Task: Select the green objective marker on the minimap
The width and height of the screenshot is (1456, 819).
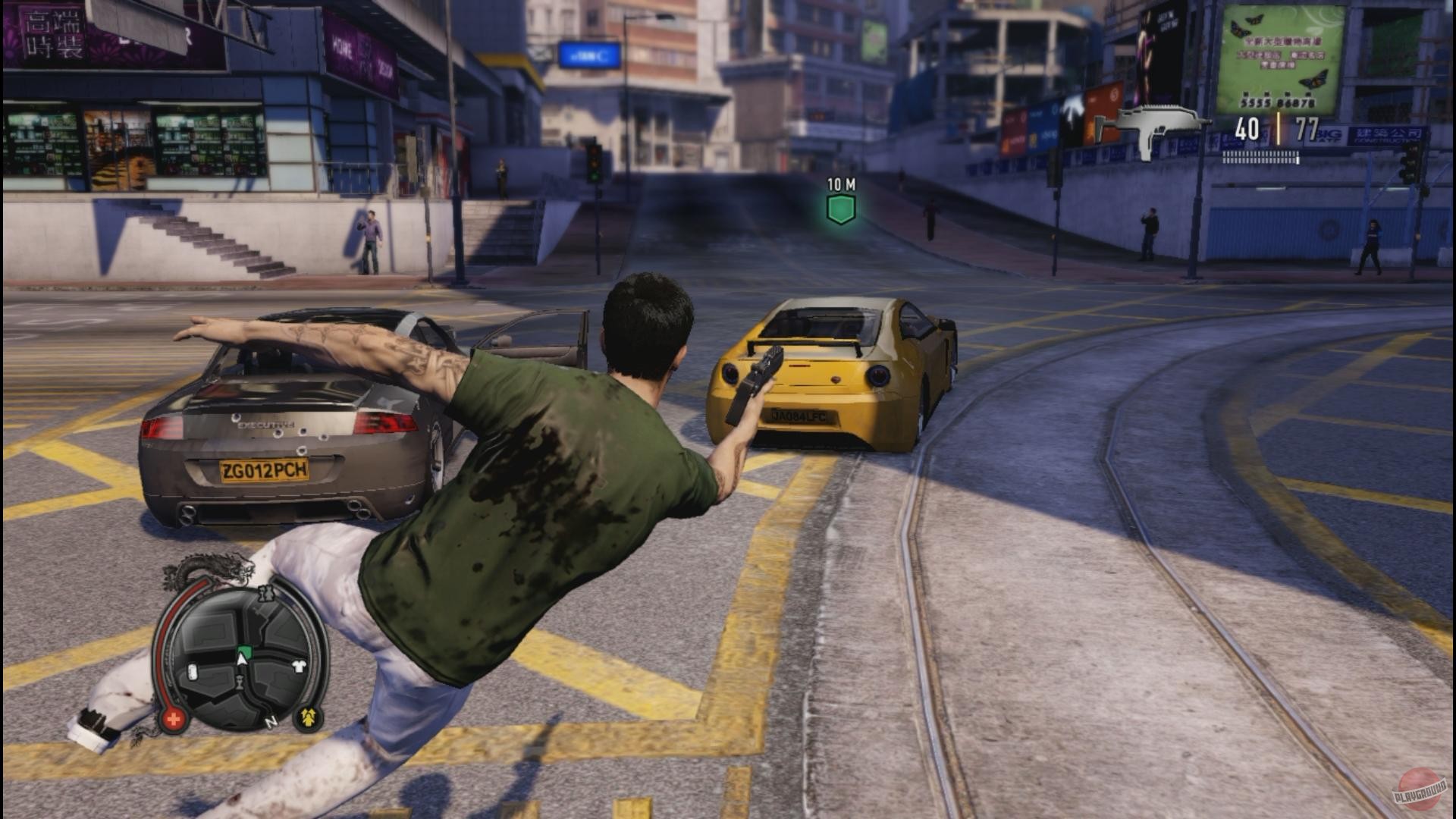Action: [x=243, y=651]
